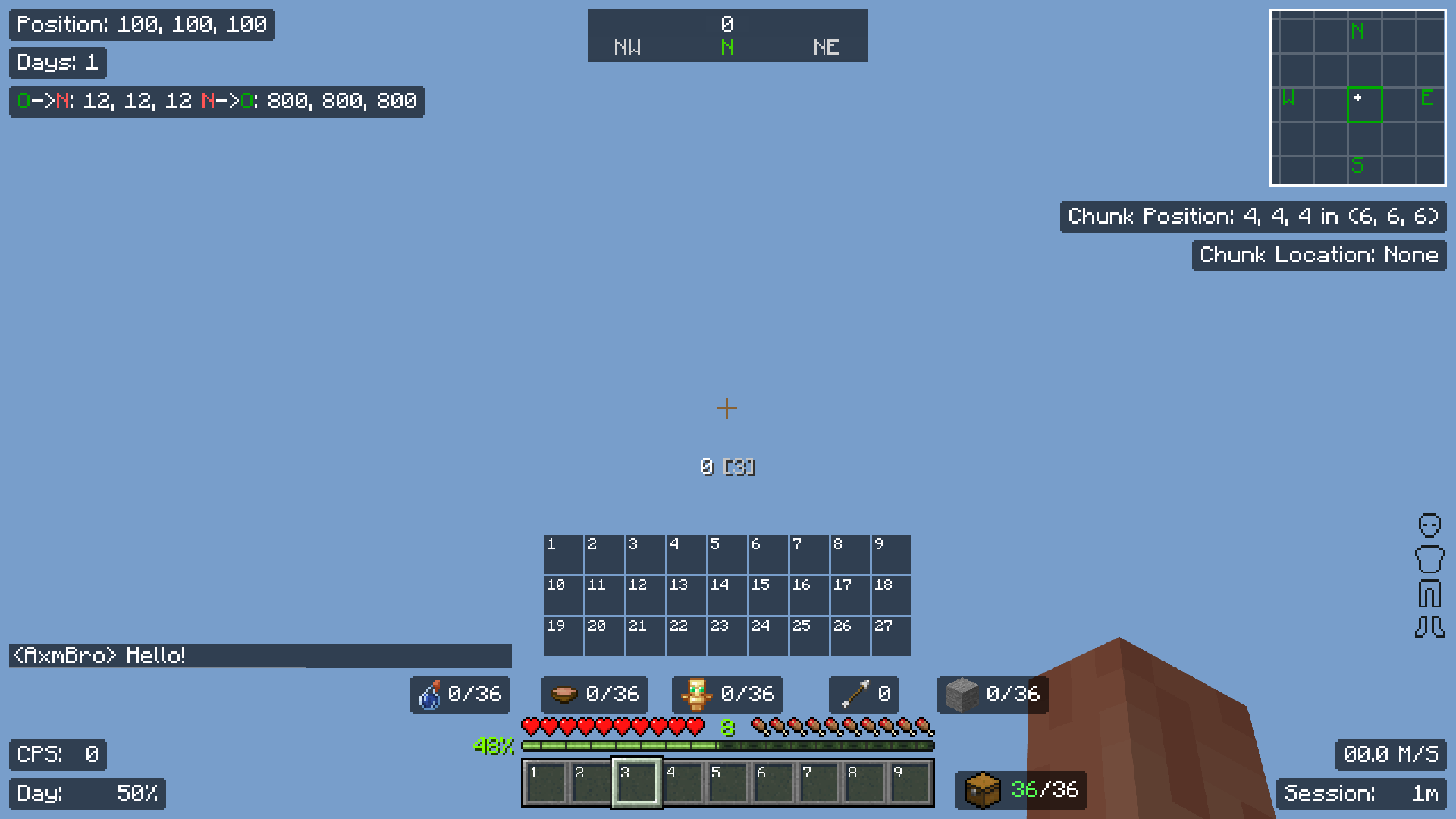Click the Position: 100, 100, 100 display
Image resolution: width=1456 pixels, height=819 pixels.
click(141, 24)
